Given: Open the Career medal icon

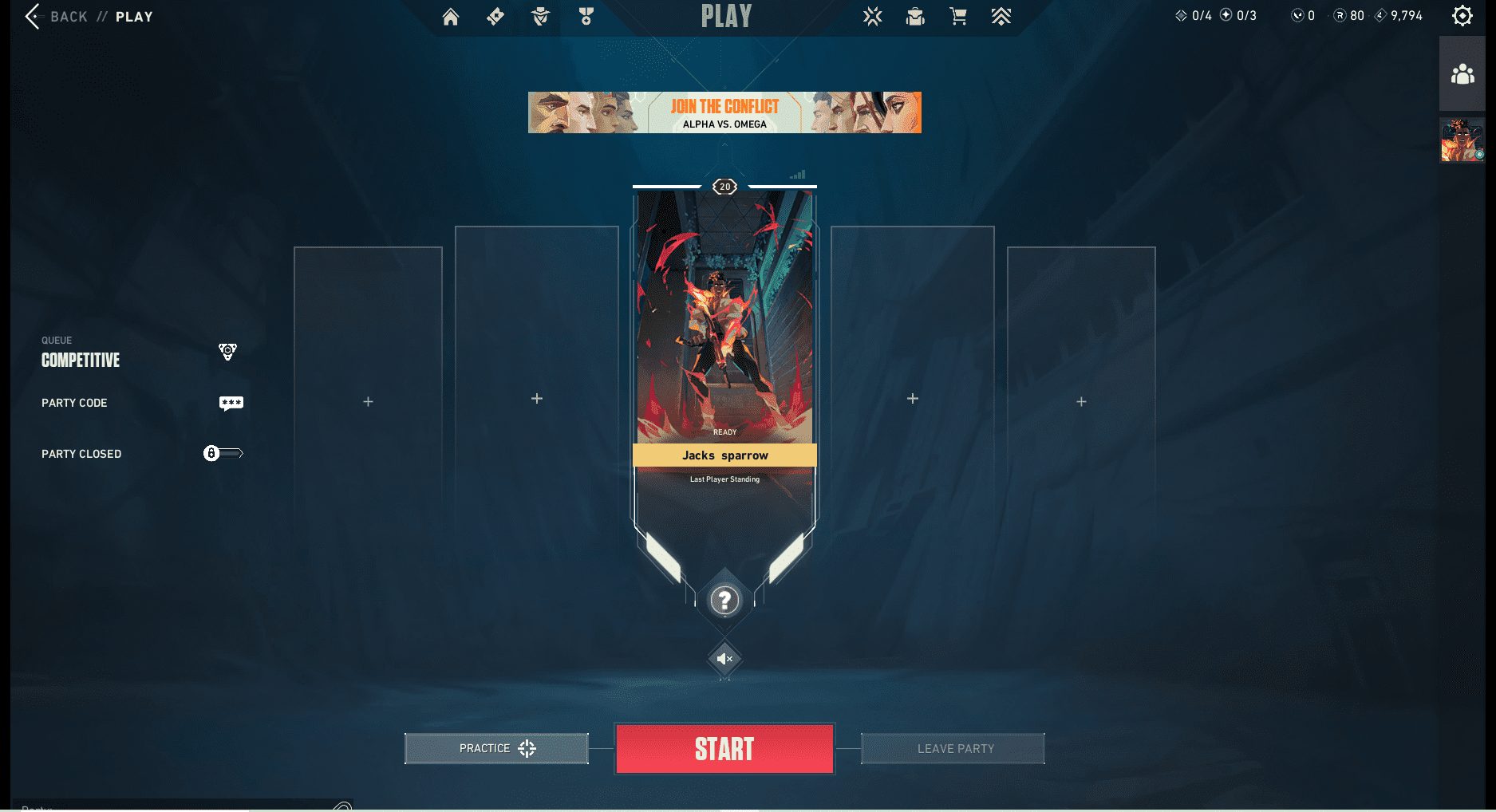Looking at the screenshot, I should pos(586,16).
